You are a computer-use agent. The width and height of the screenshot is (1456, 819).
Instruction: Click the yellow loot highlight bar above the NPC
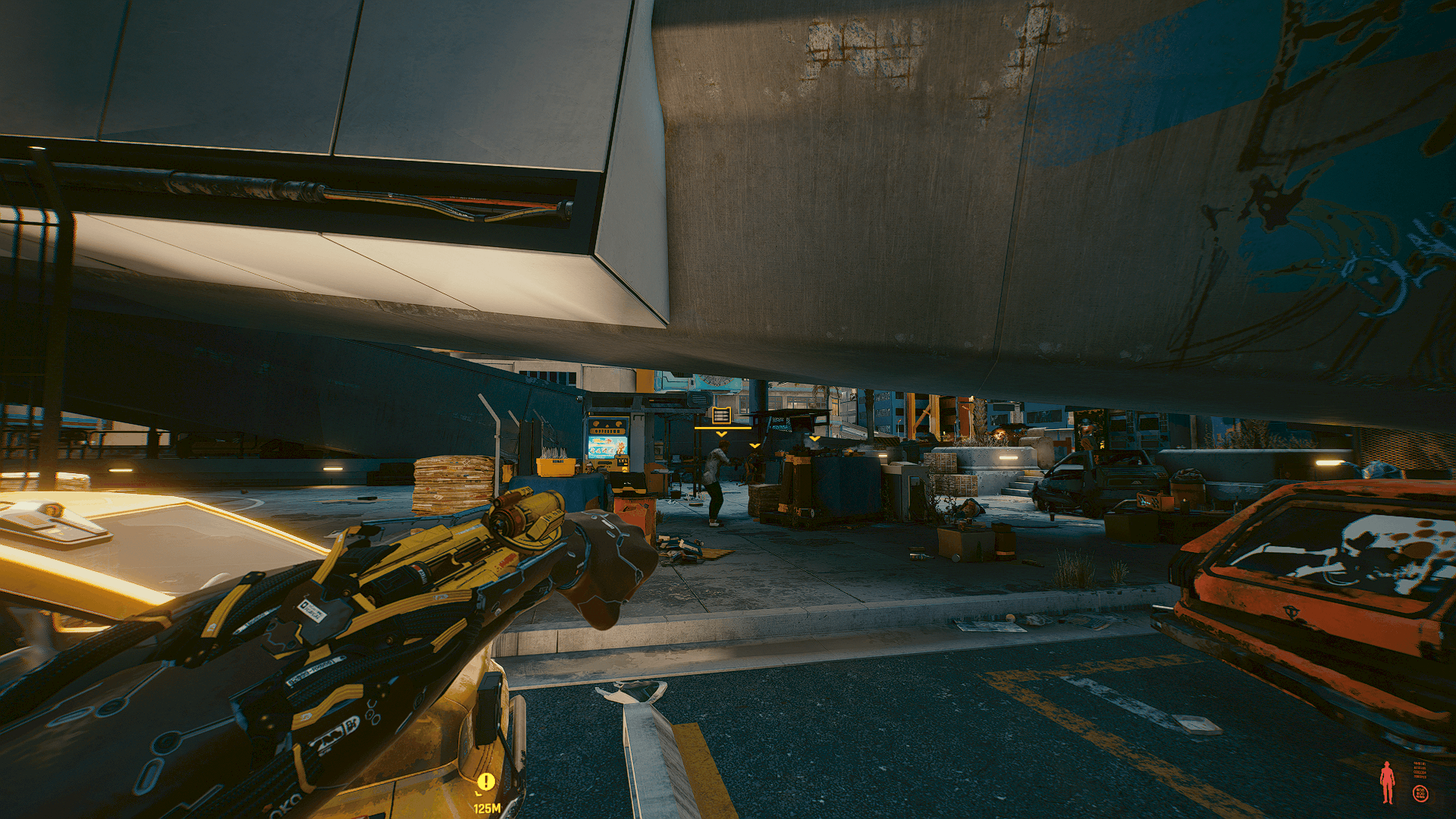pyautogui.click(x=723, y=428)
